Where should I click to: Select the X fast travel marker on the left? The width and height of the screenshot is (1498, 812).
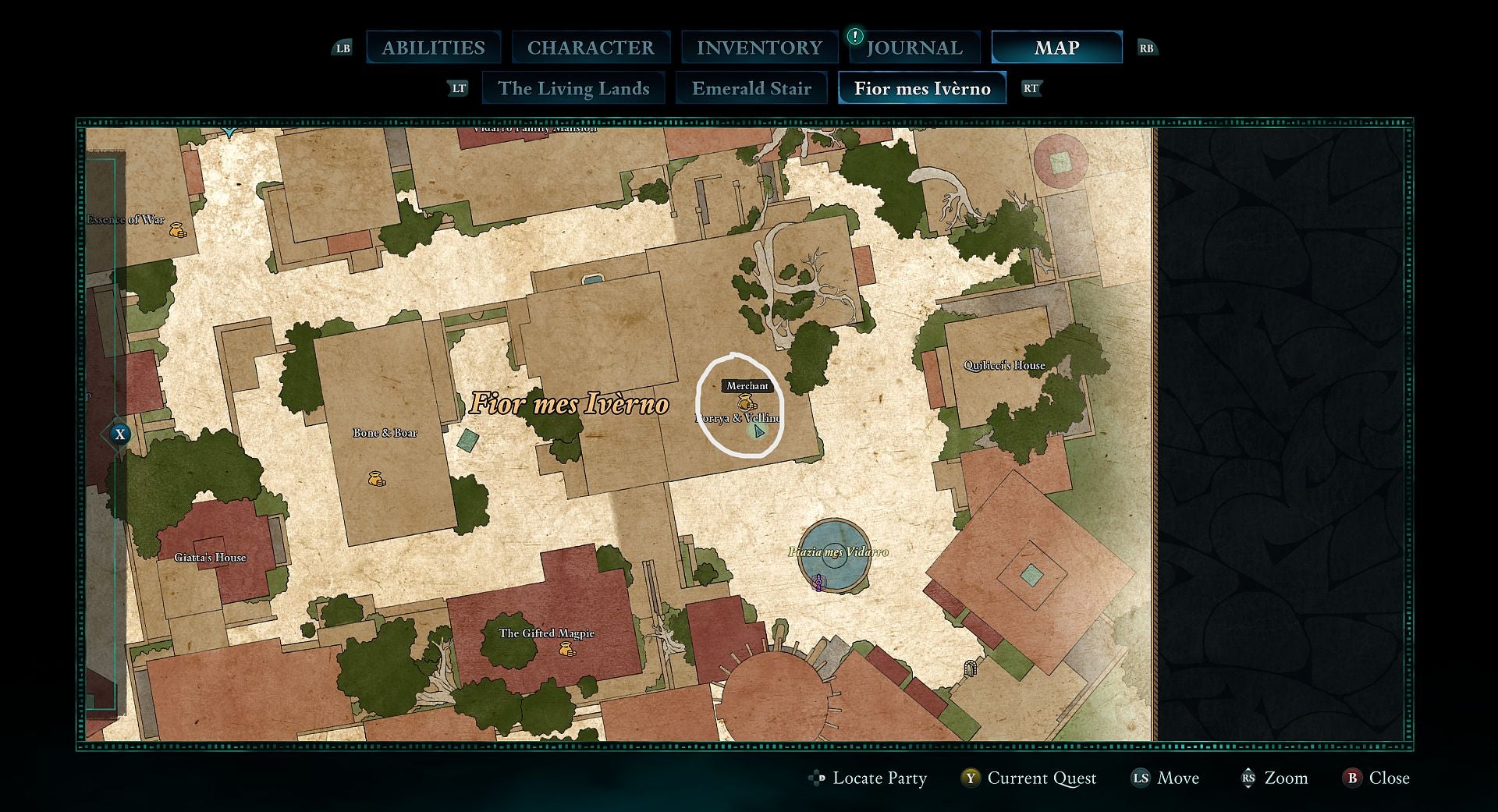pyautogui.click(x=121, y=434)
